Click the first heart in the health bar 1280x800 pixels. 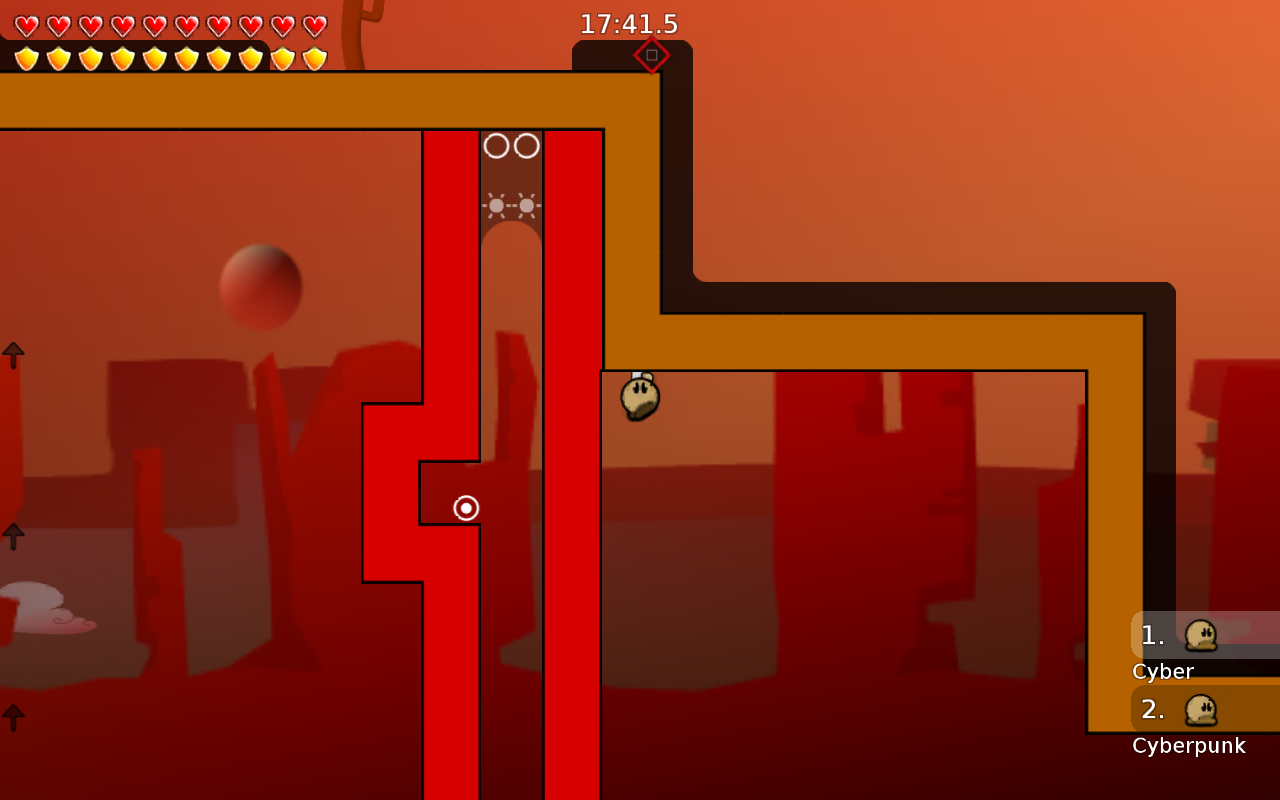click(27, 24)
